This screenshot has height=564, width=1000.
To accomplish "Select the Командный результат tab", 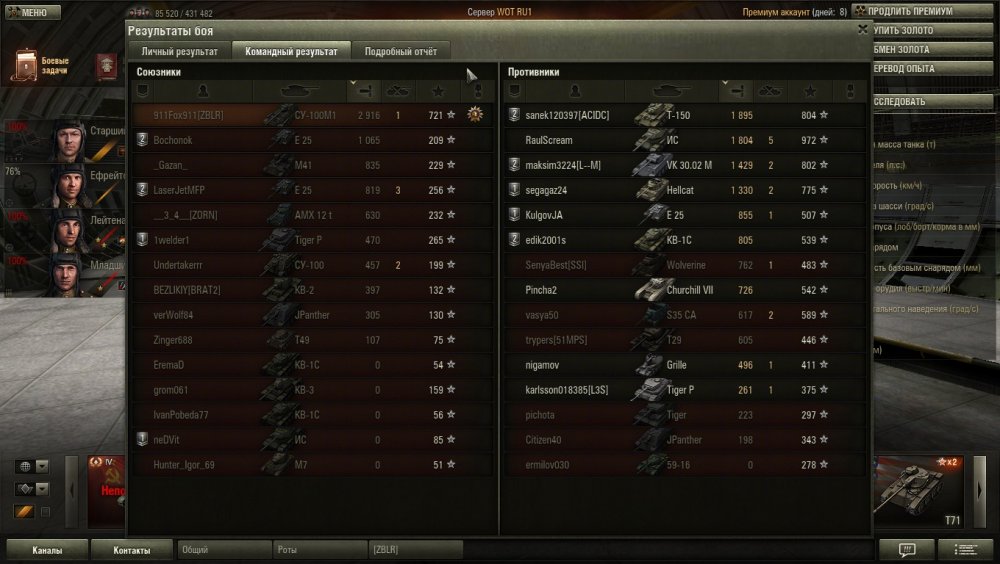I will click(291, 51).
